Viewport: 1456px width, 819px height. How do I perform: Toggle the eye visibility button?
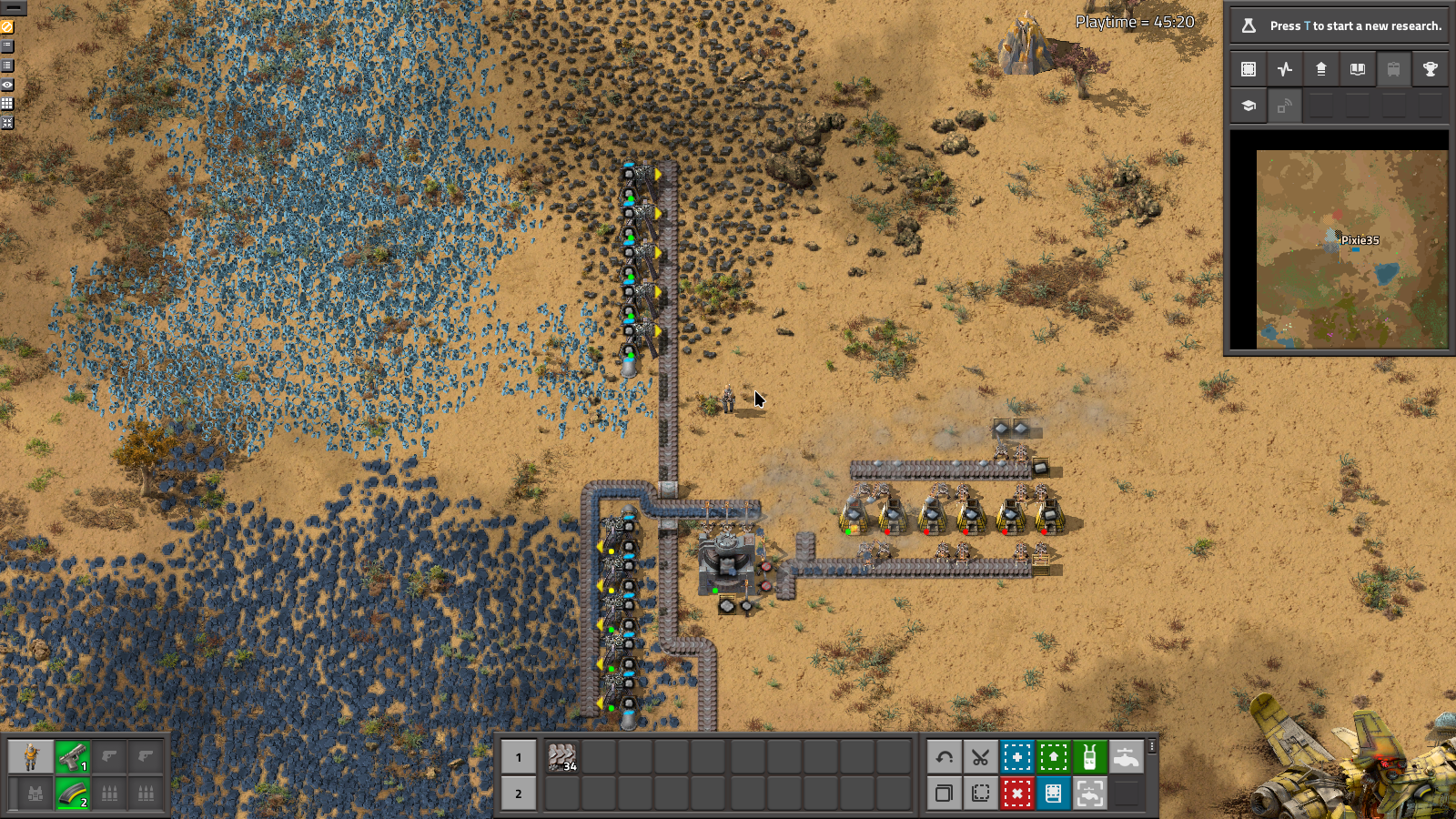point(7,85)
